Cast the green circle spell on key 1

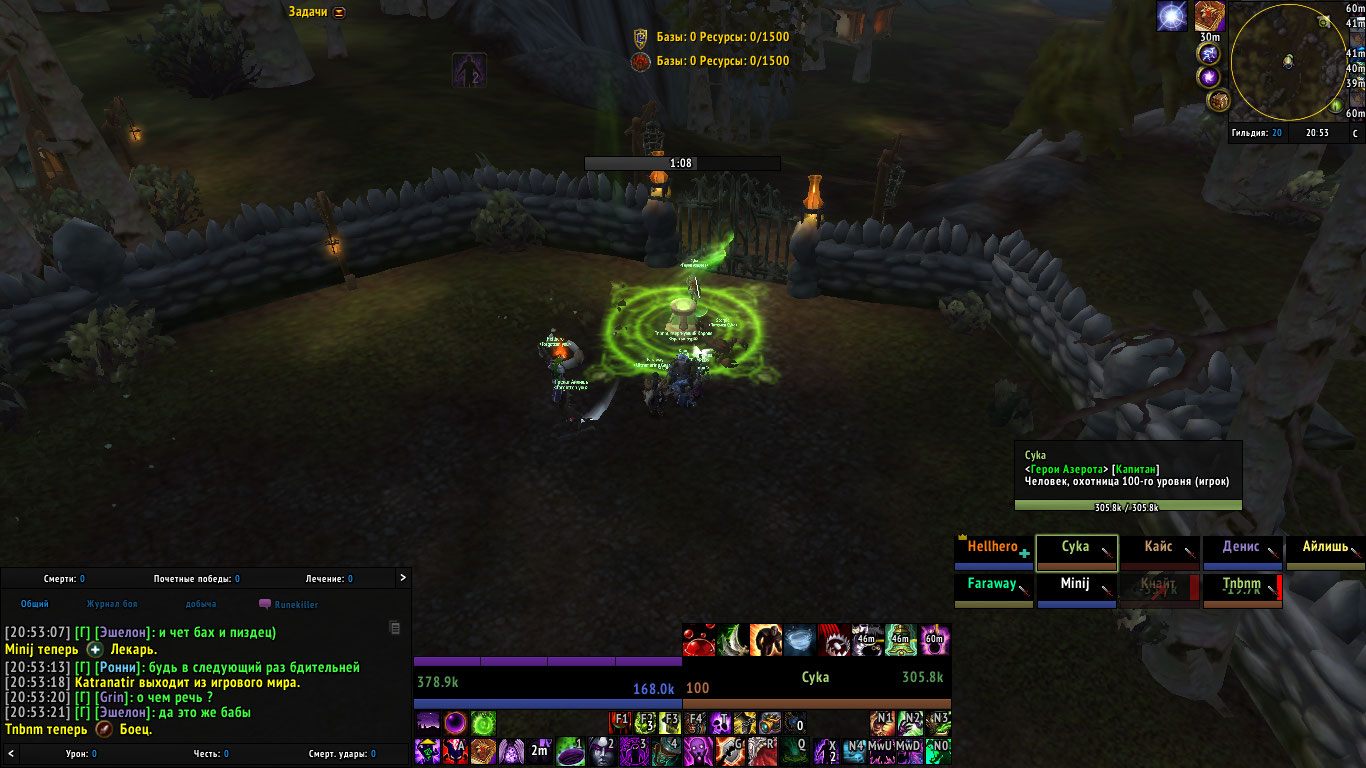click(570, 750)
